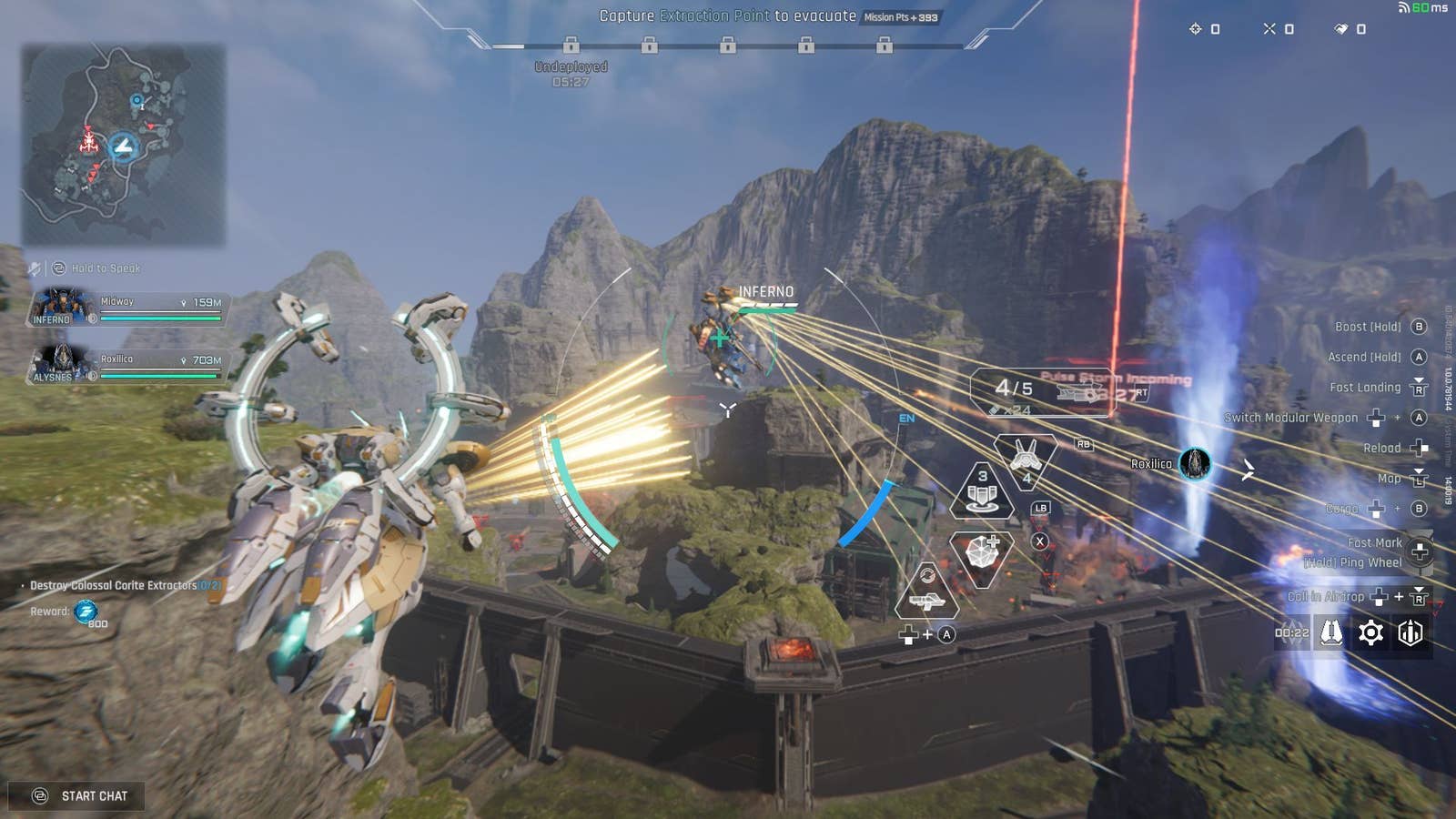
Task: Open settings via the gear icon
Action: click(x=1370, y=632)
